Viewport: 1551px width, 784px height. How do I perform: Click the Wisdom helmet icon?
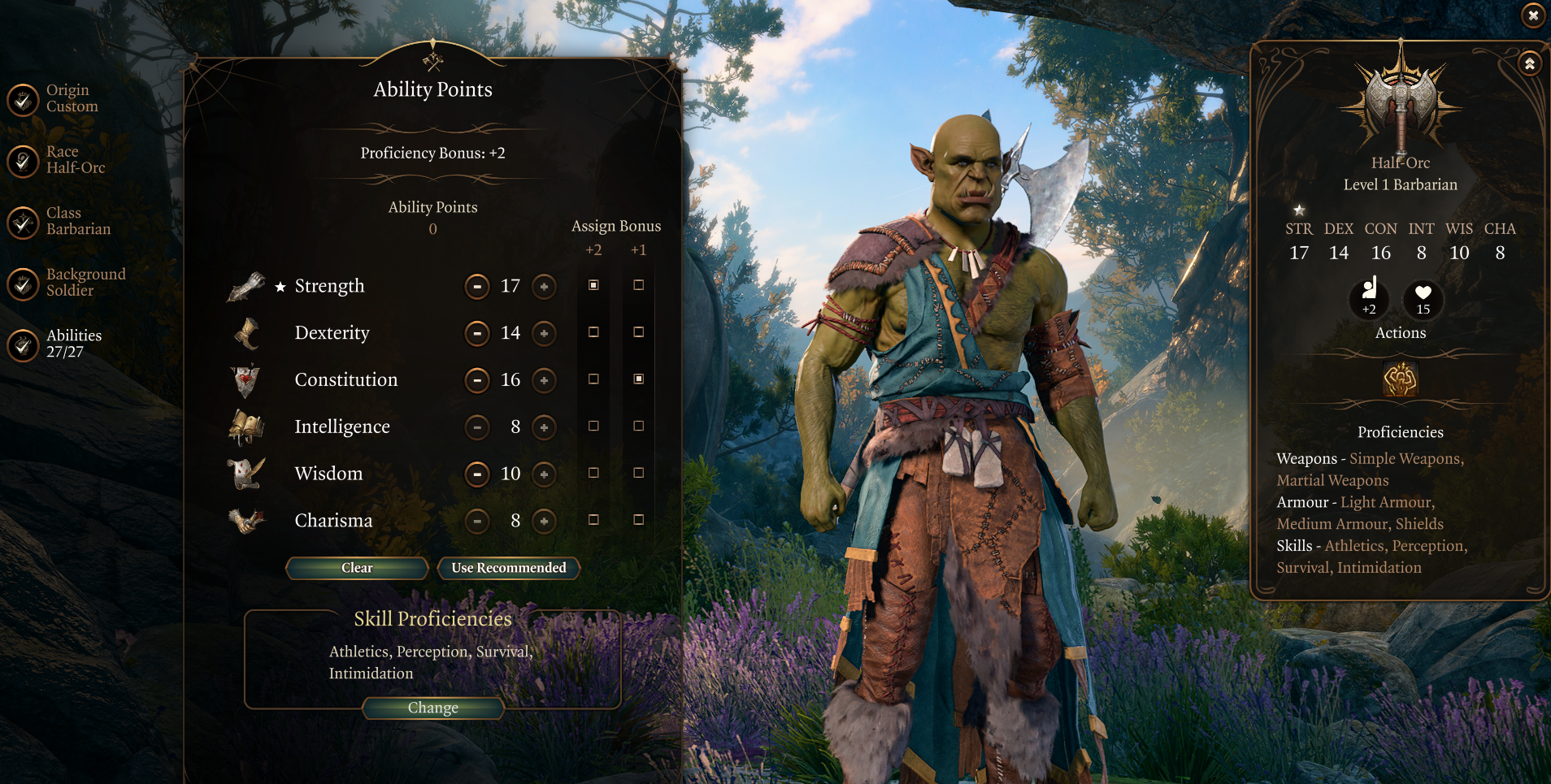[x=246, y=474]
